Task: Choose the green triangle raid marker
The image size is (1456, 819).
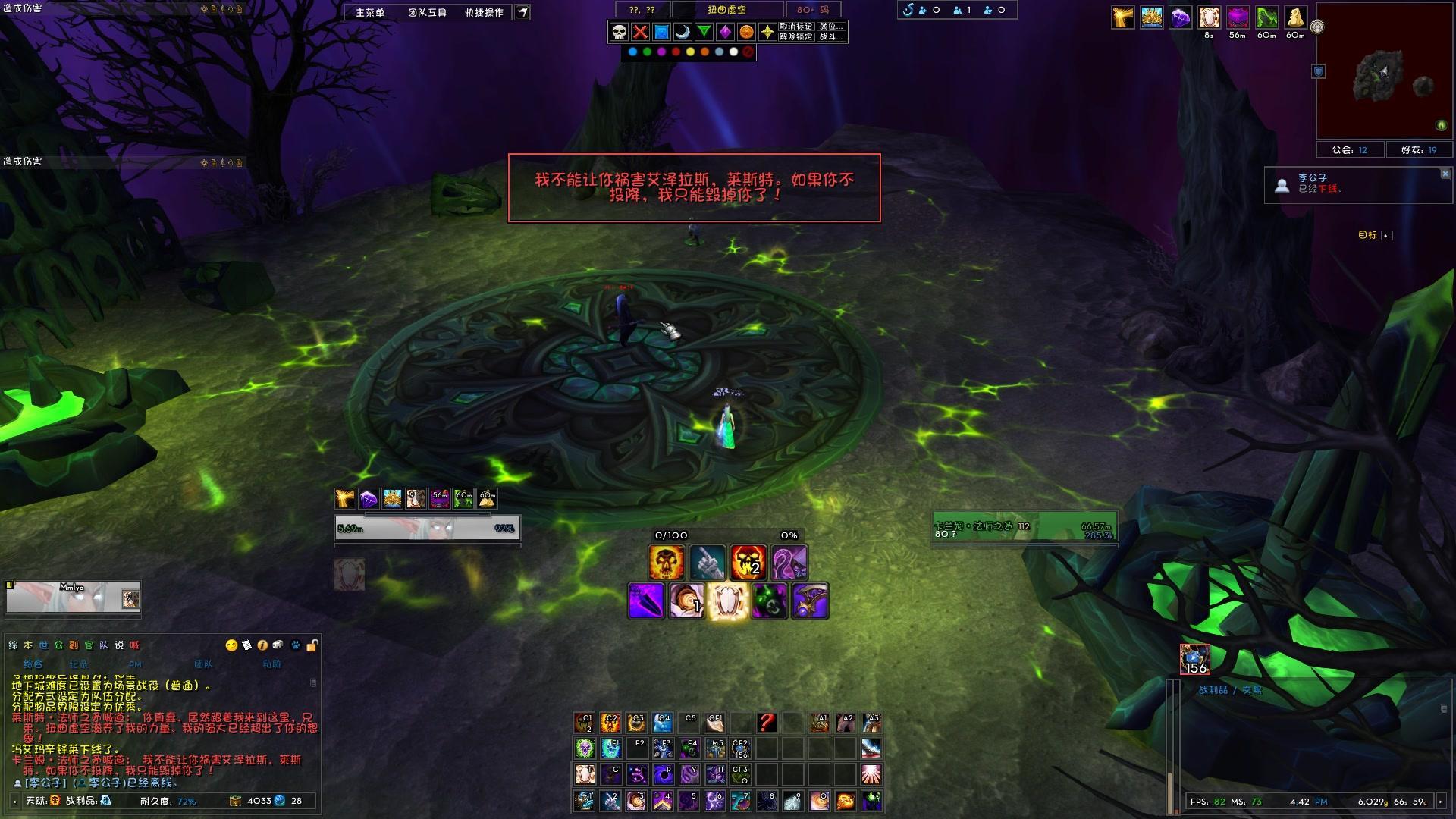Action: click(x=704, y=32)
